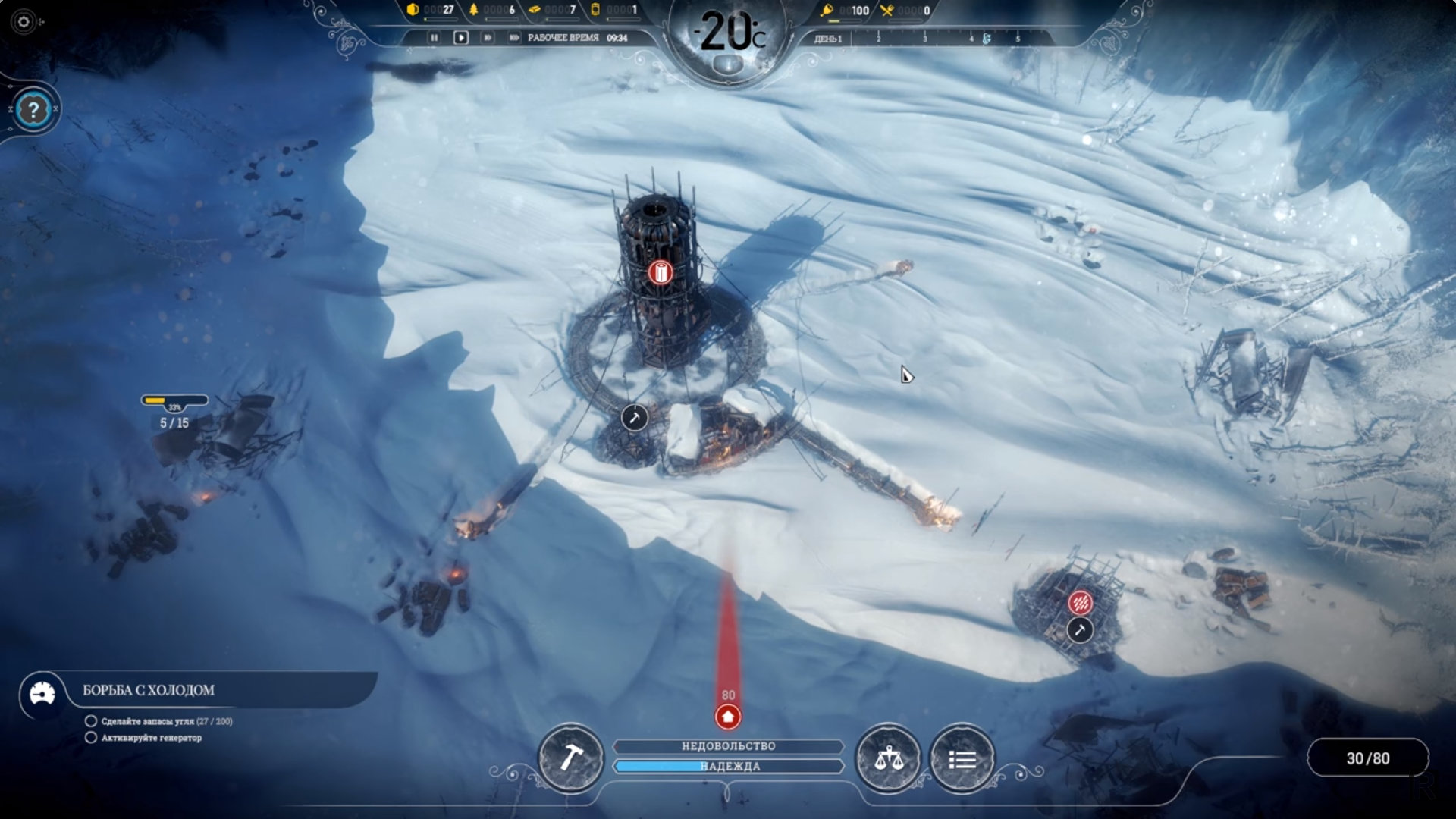Viewport: 1456px width, 819px height.
Task: Click the red homeless house alert
Action: coord(728,717)
